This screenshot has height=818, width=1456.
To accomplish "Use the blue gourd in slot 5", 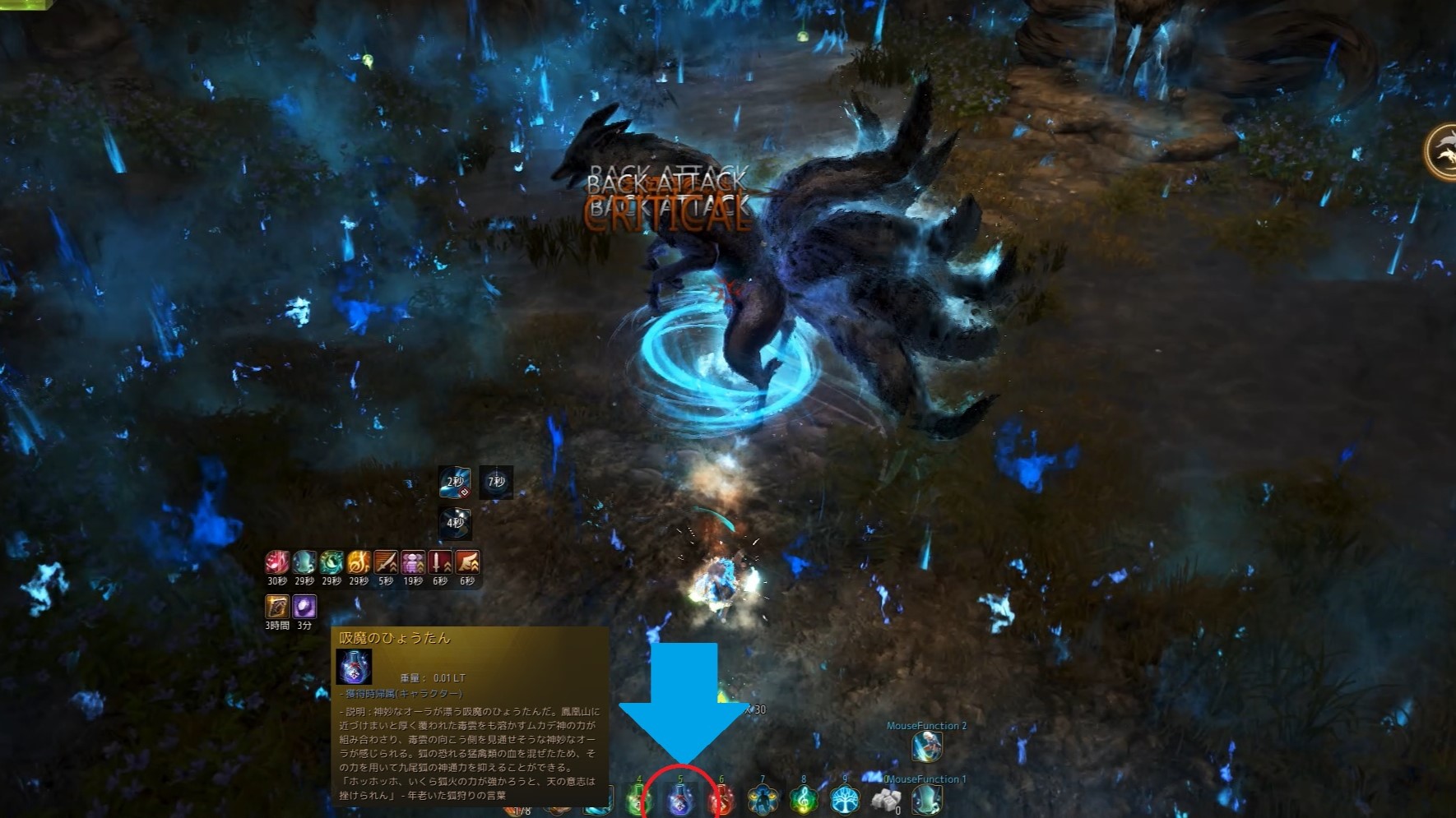I will click(680, 799).
